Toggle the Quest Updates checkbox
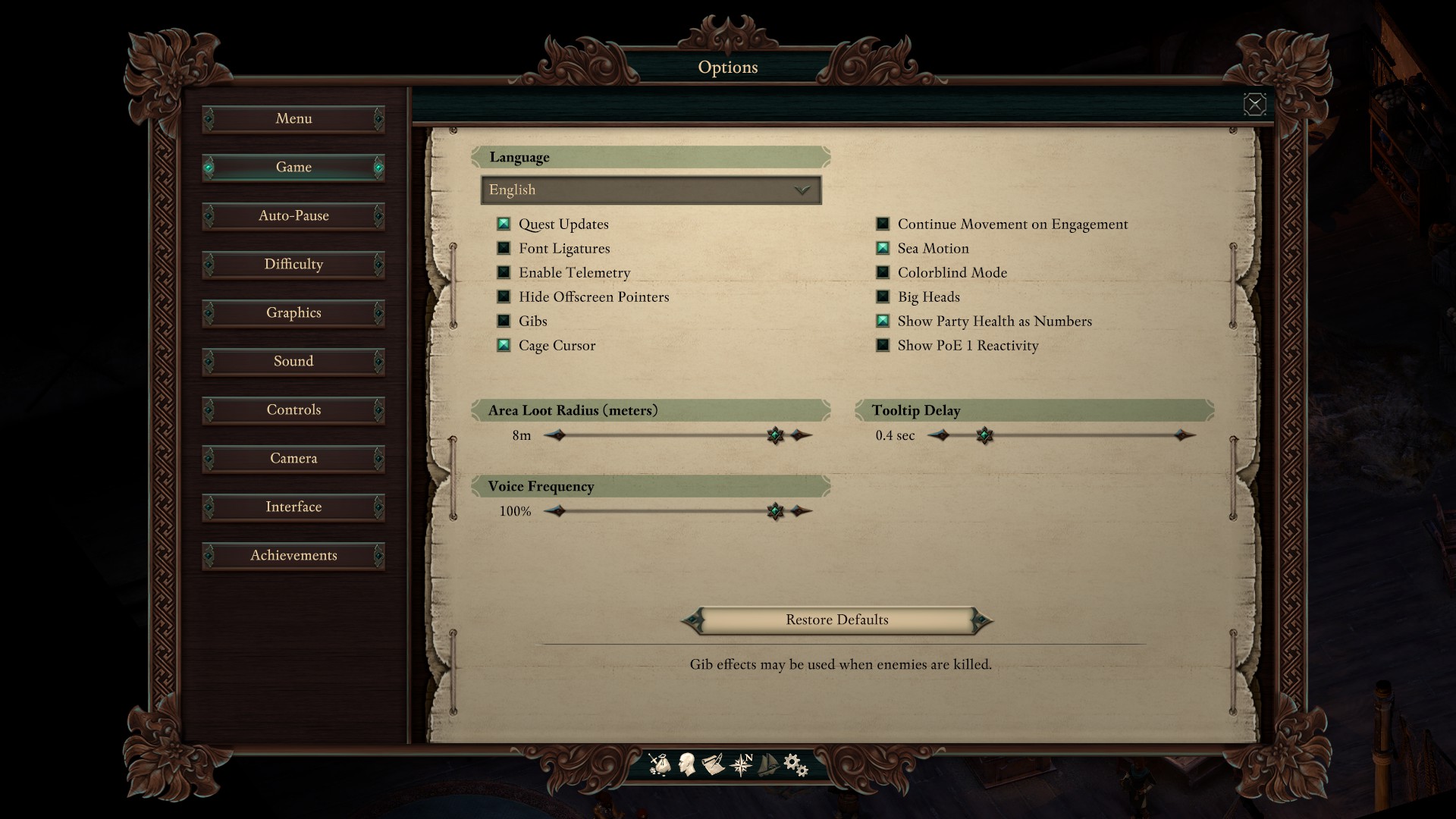Screen dimensions: 1456x819 click(504, 224)
